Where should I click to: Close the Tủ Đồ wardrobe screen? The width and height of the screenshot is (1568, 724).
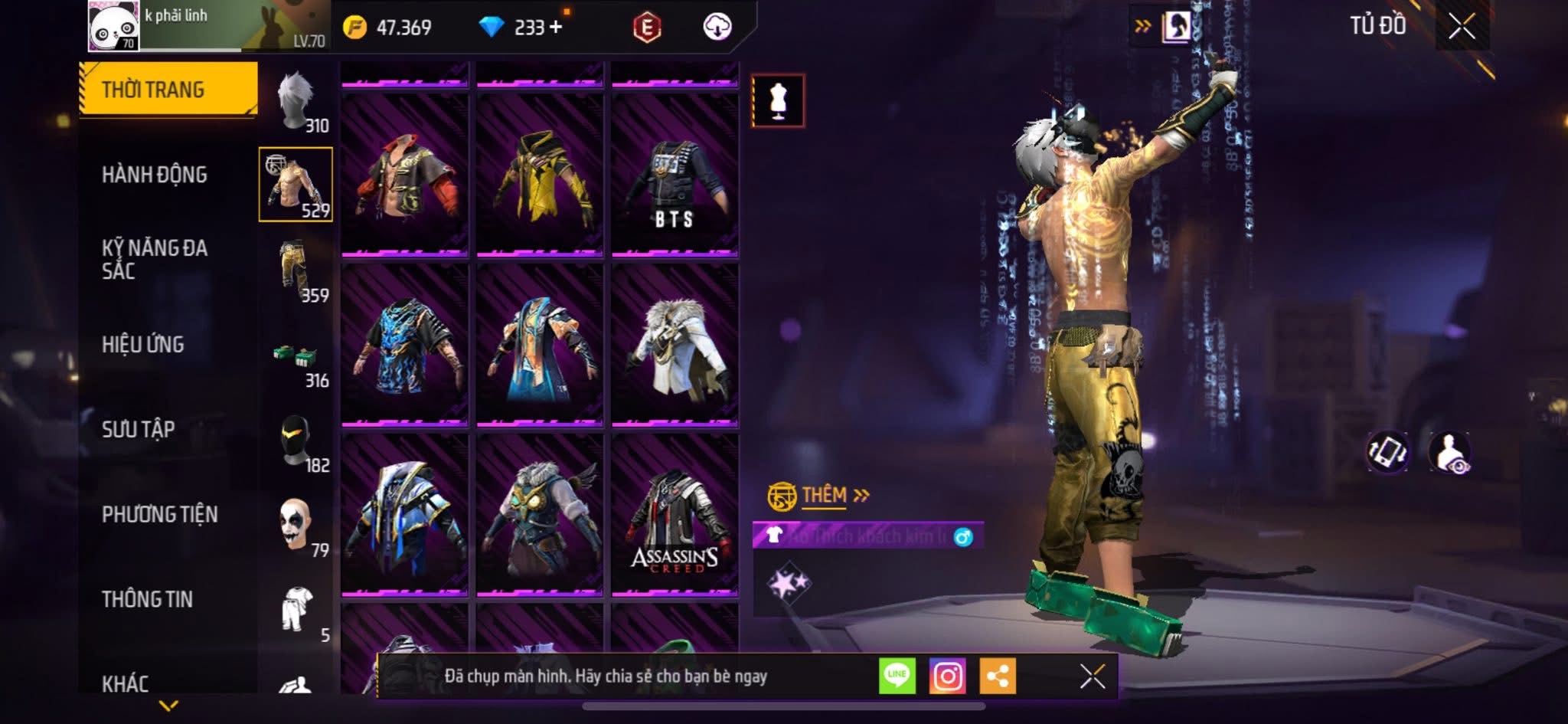click(x=1462, y=27)
